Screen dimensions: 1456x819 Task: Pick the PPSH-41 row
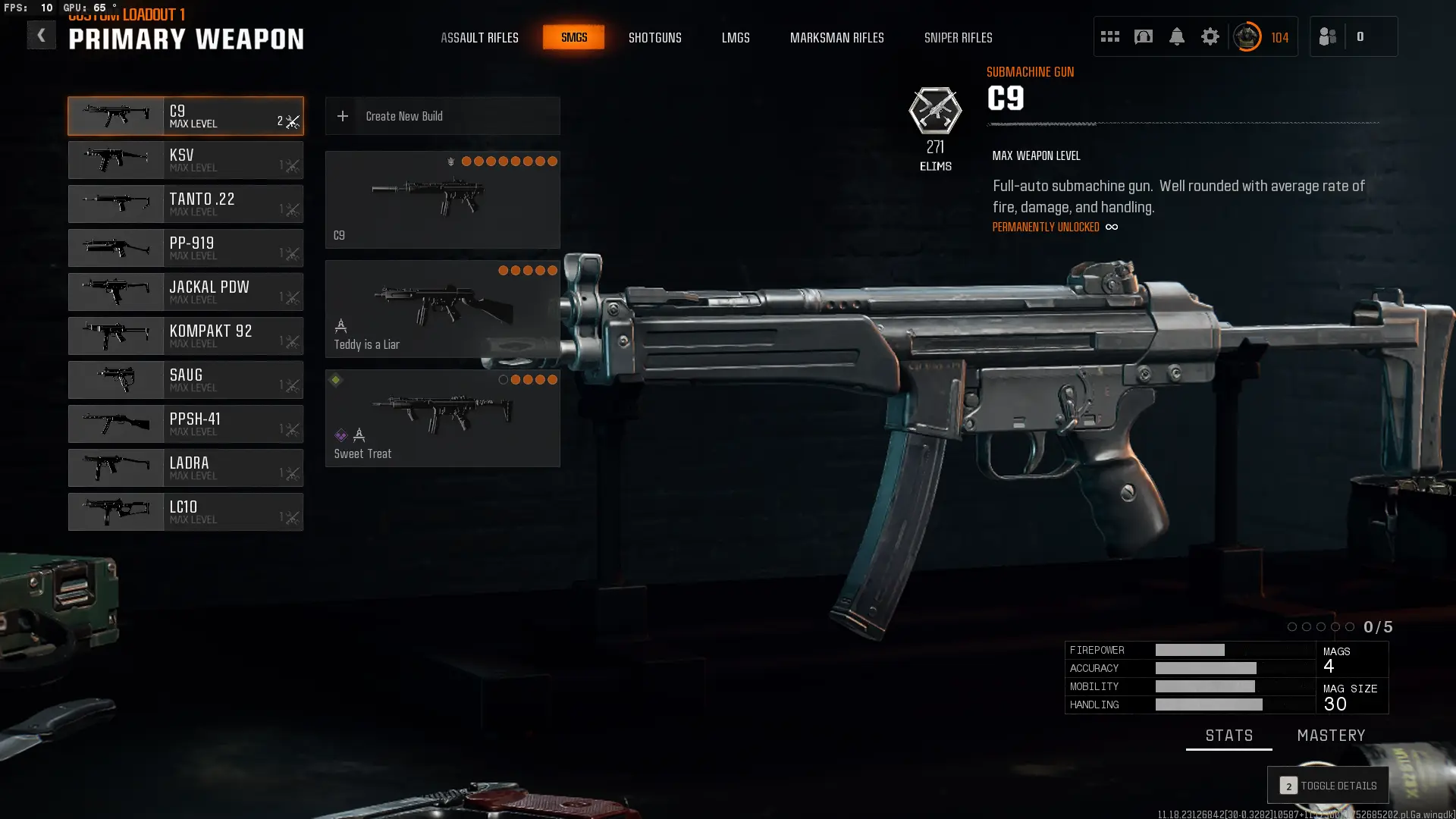click(x=186, y=424)
